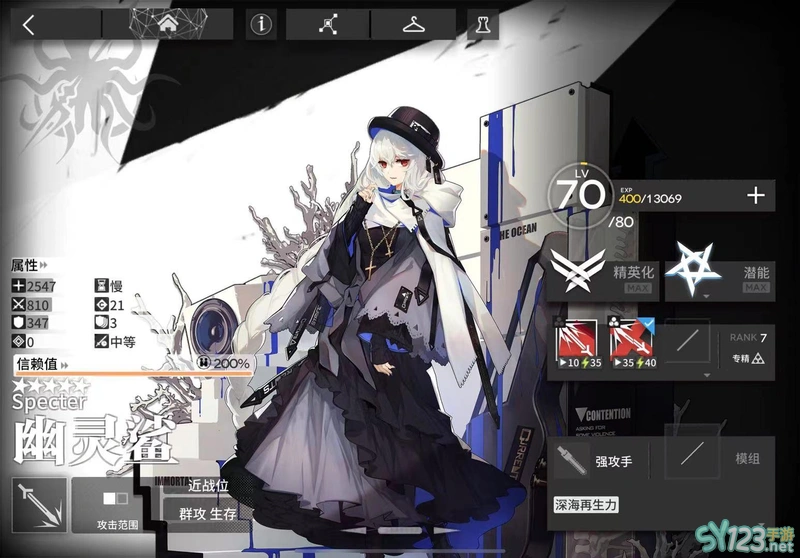Open the 模组 module slot

coord(718,462)
